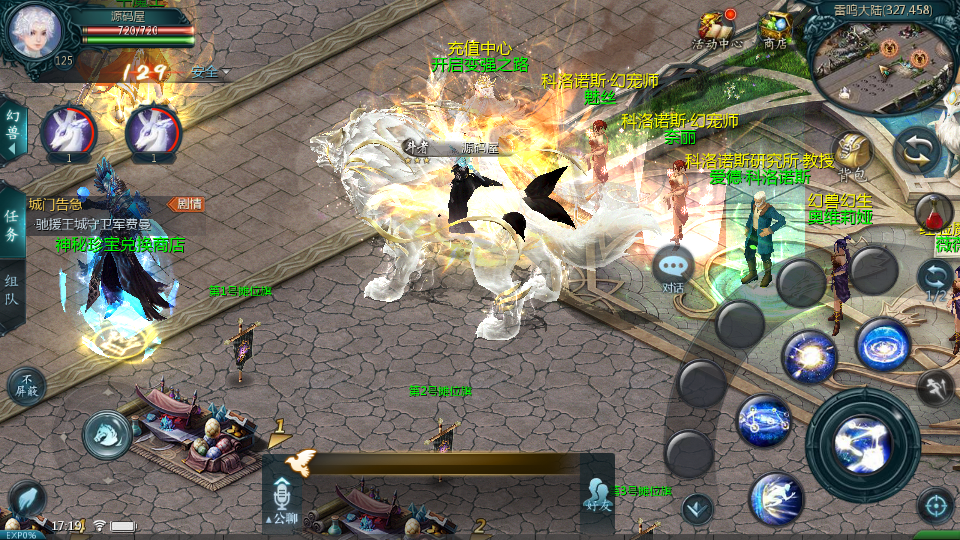Switch to the 组队 team tab

tap(12, 293)
